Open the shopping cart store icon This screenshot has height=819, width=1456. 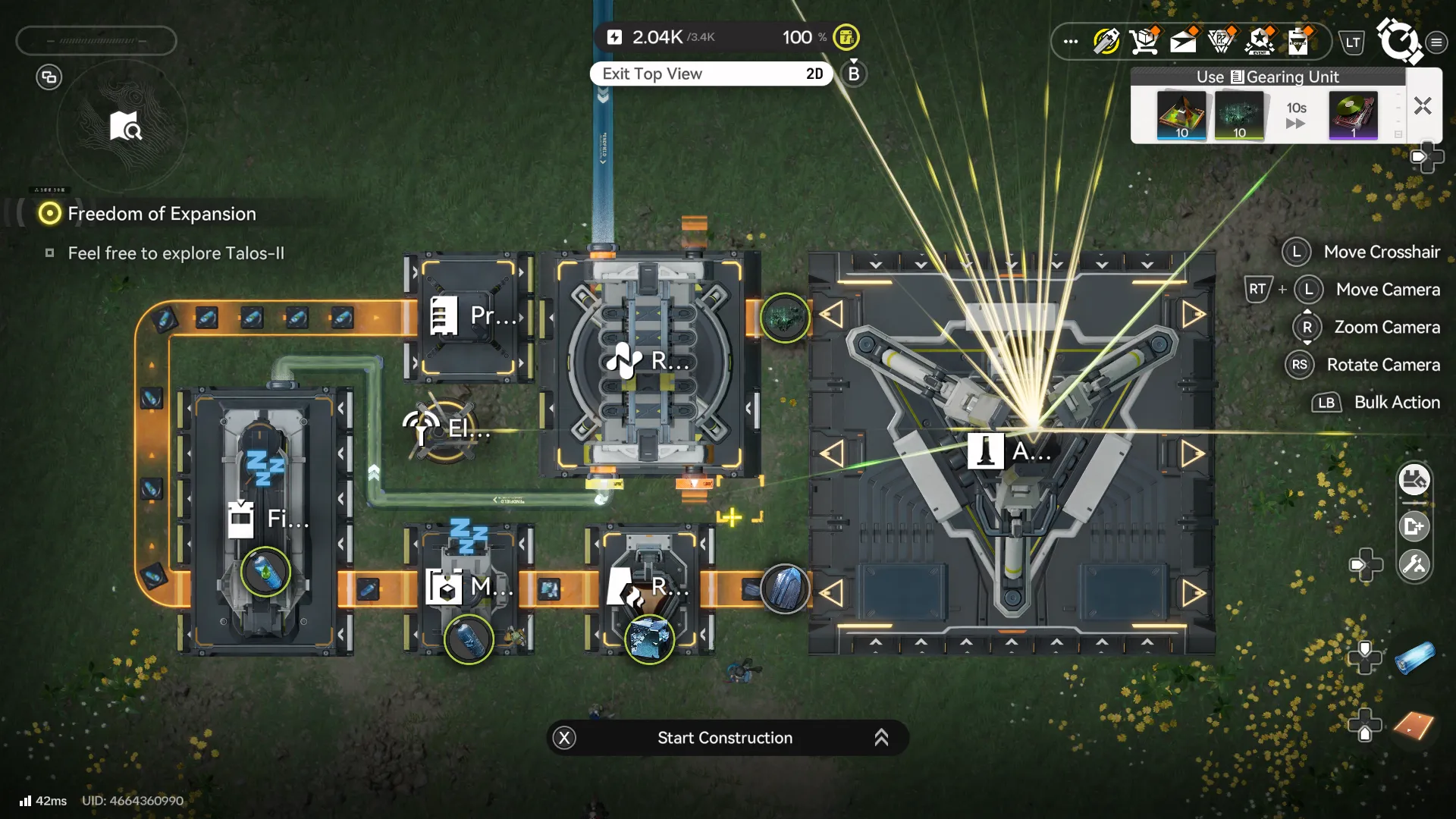point(1144,41)
